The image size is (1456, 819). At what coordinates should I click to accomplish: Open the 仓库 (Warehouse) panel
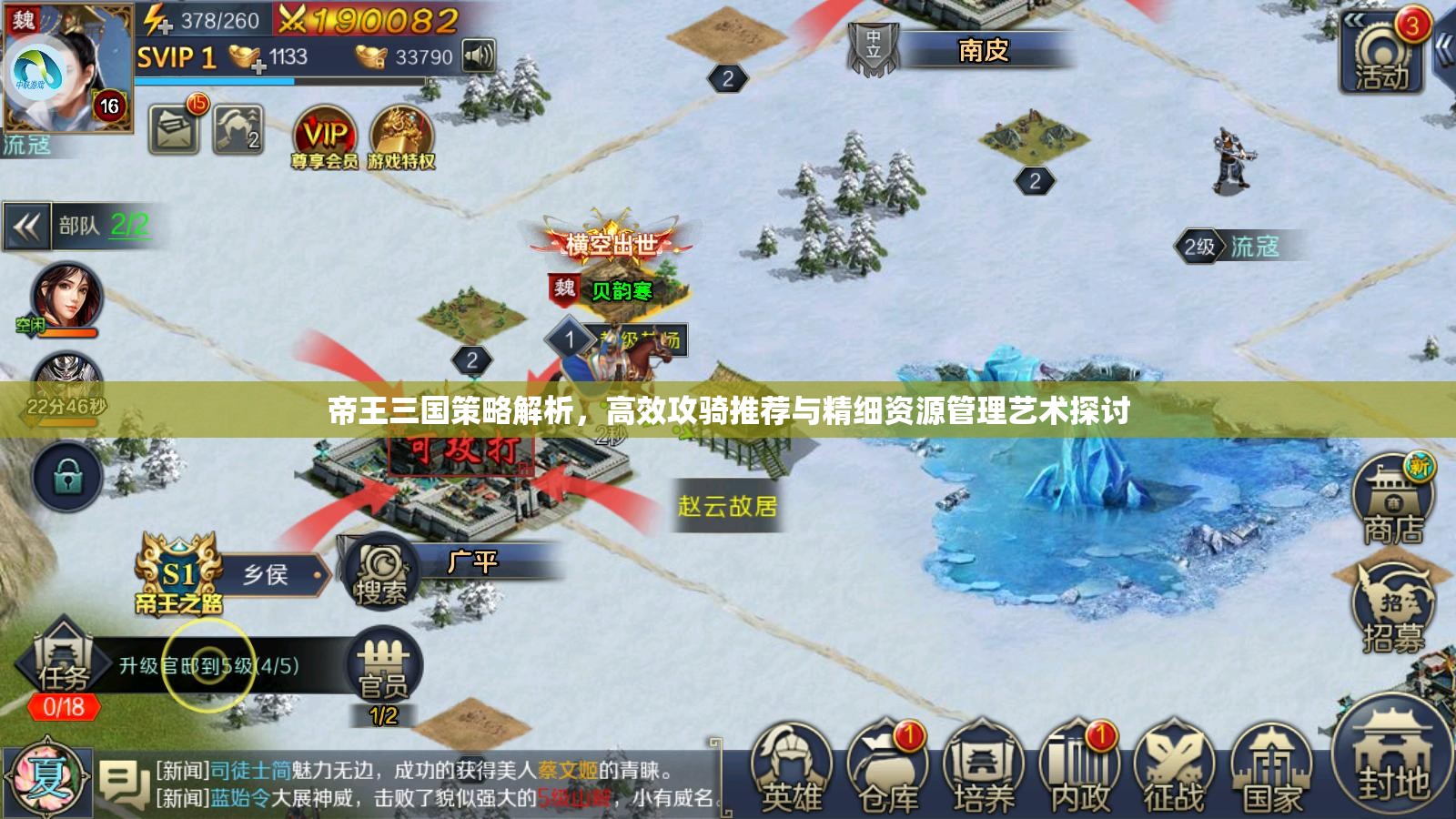[x=887, y=769]
